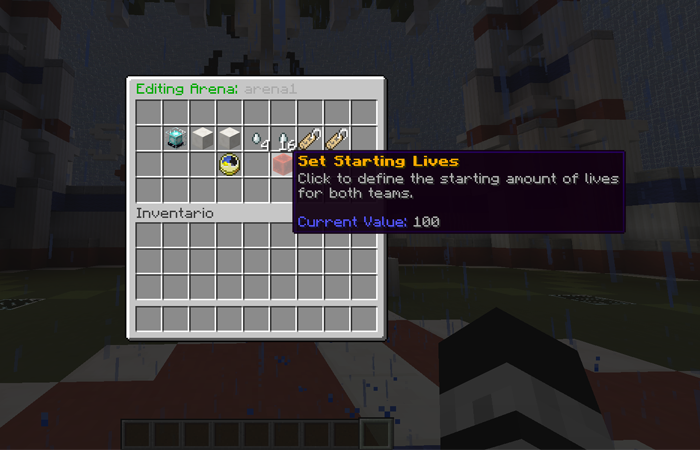Select the item stack showing count 4

[x=258, y=138]
